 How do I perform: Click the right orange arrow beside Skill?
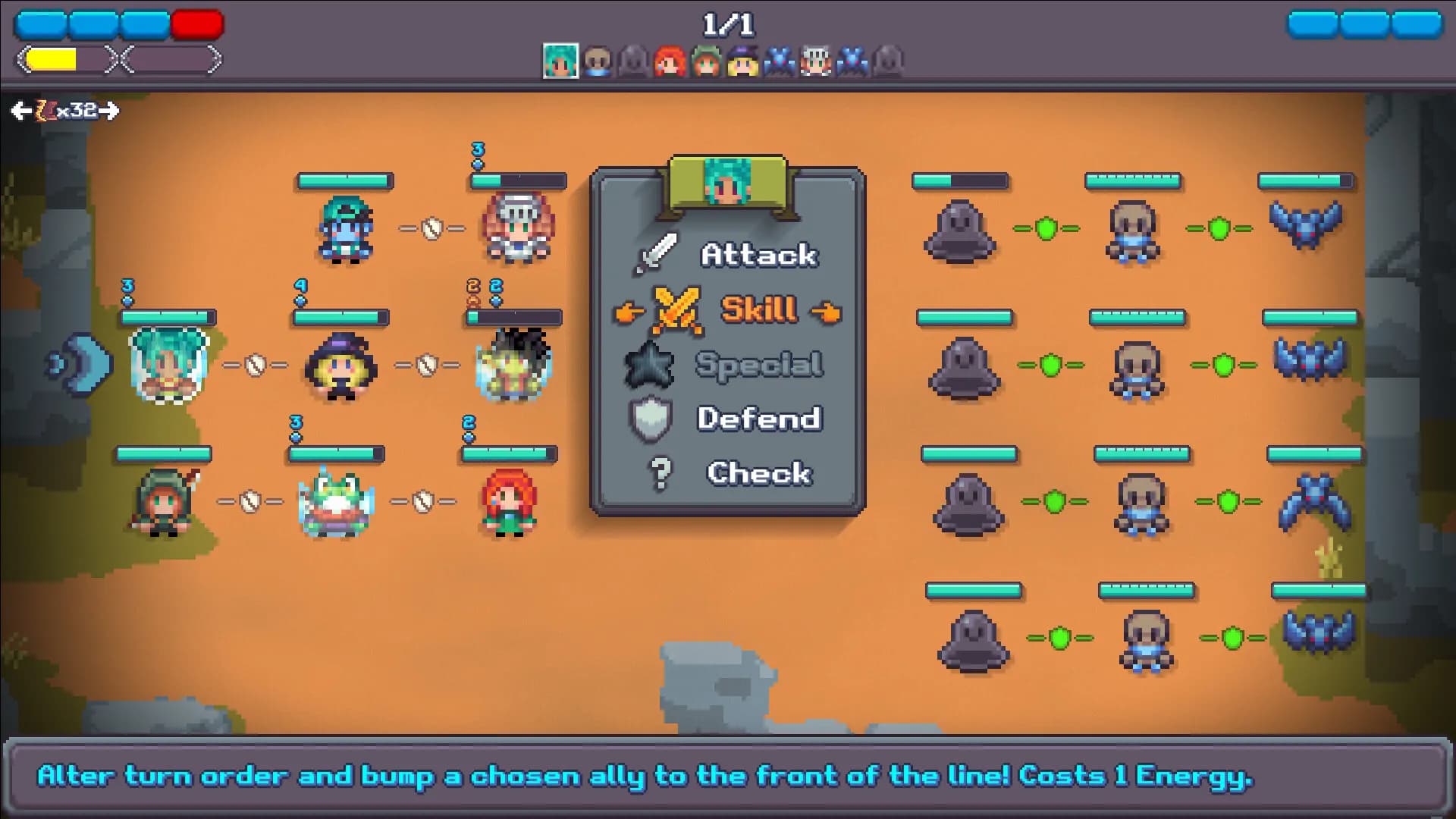click(827, 312)
